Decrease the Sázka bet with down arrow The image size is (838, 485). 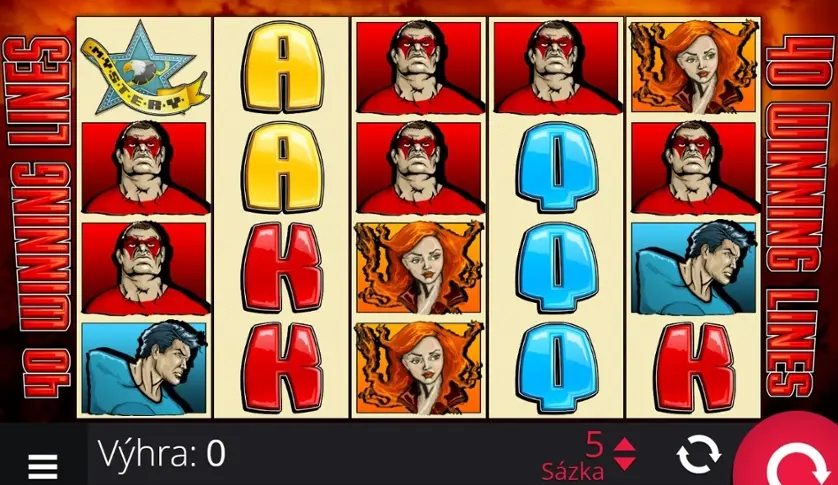pyautogui.click(x=624, y=463)
